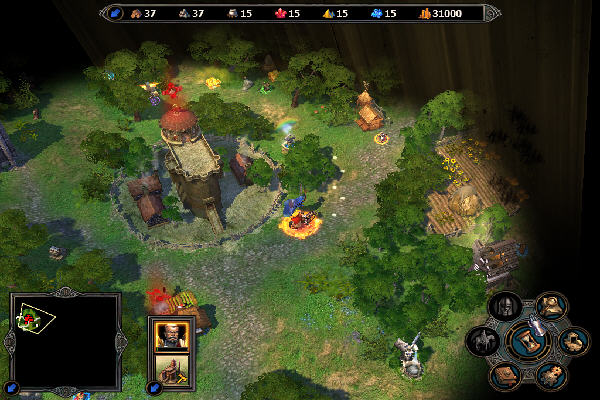This screenshot has width=600, height=400.
Task: Open the gears system options menu
Action: [550, 374]
